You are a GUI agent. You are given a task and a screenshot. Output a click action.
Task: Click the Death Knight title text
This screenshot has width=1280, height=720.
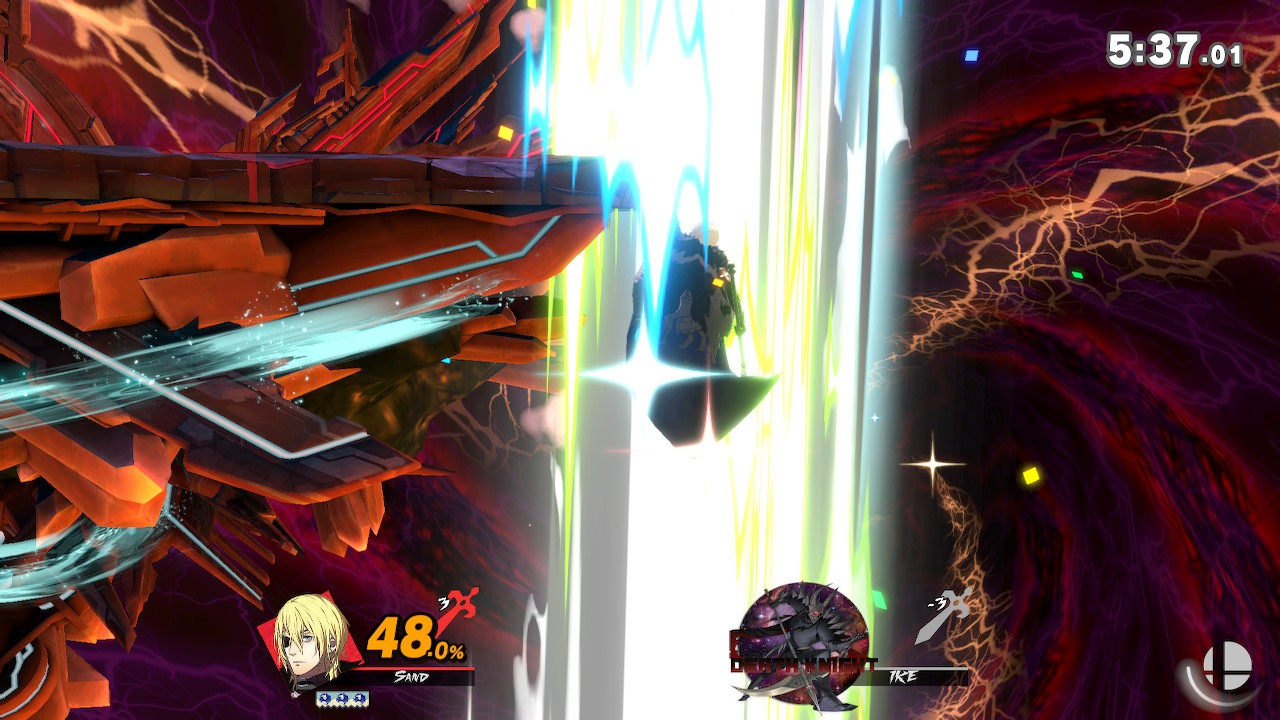click(803, 663)
